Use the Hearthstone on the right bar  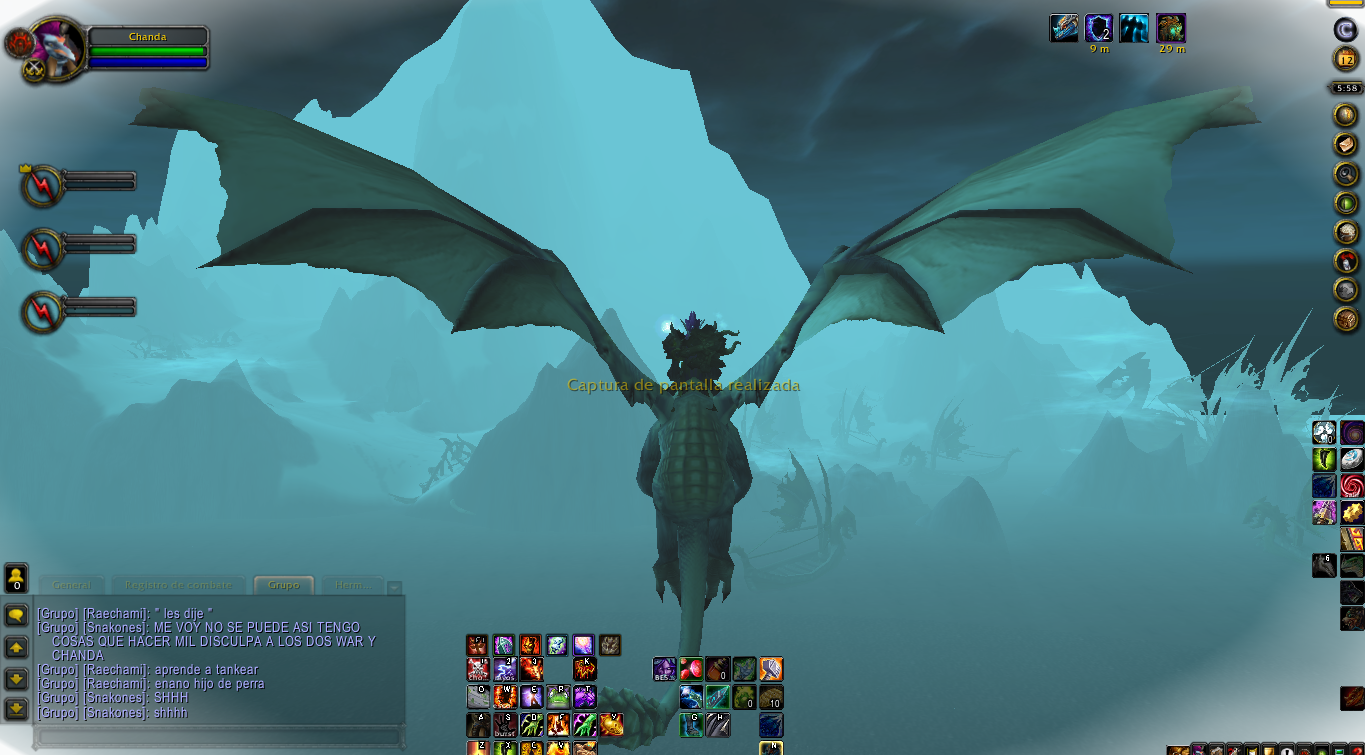point(1353,459)
